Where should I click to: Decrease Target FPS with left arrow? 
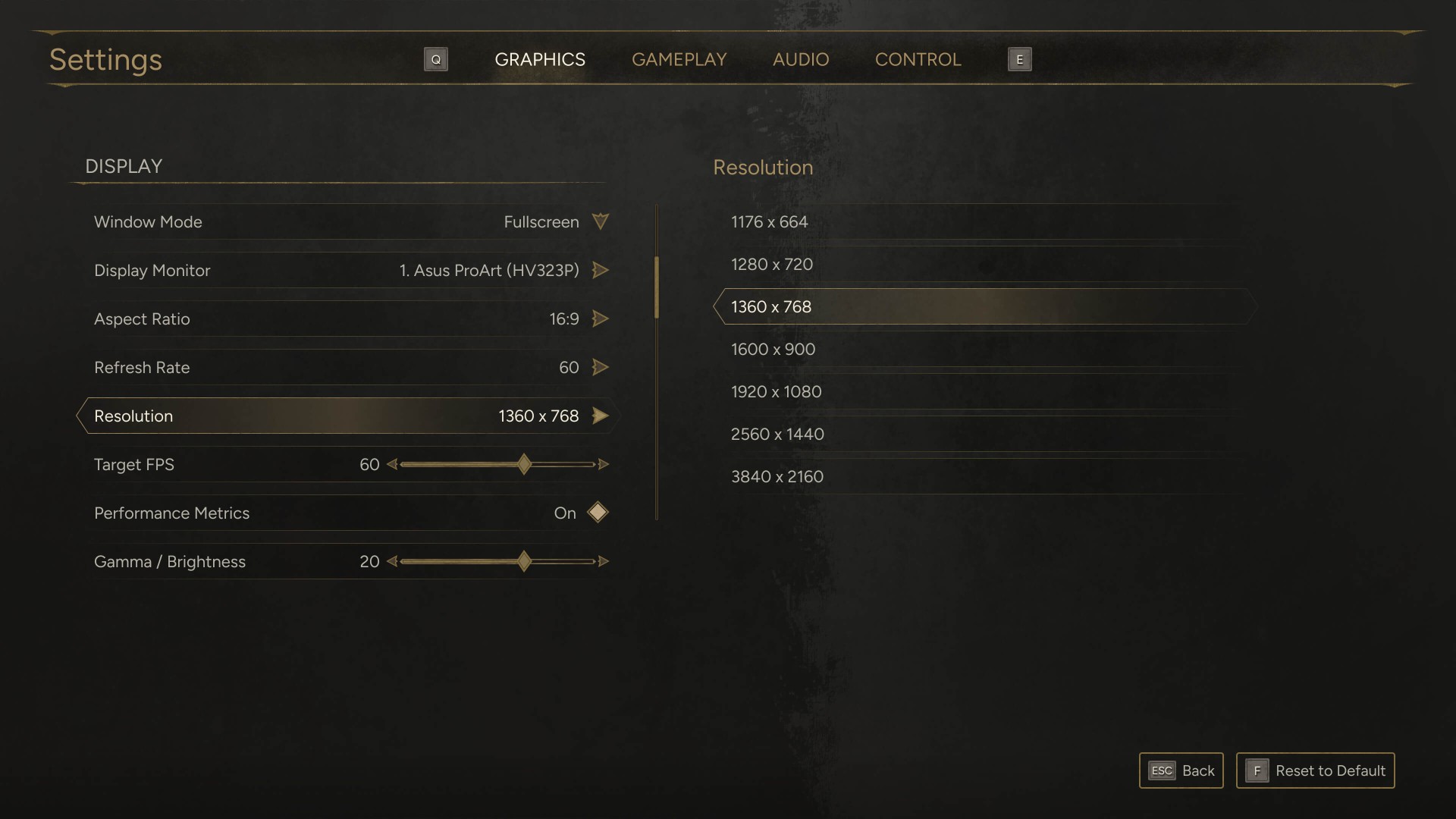392,464
